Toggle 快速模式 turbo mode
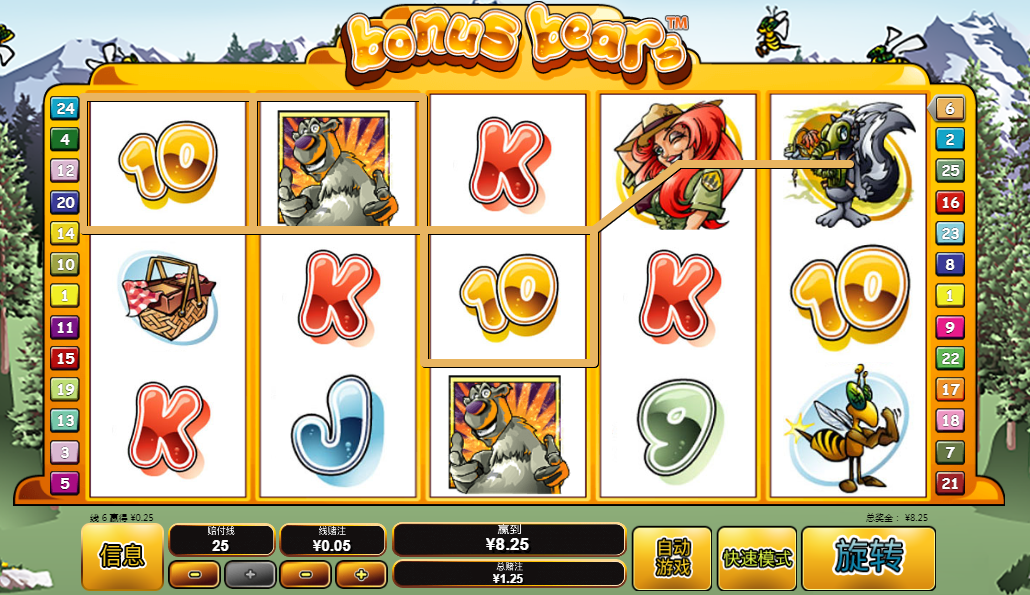The height and width of the screenshot is (595, 1030). (757, 558)
